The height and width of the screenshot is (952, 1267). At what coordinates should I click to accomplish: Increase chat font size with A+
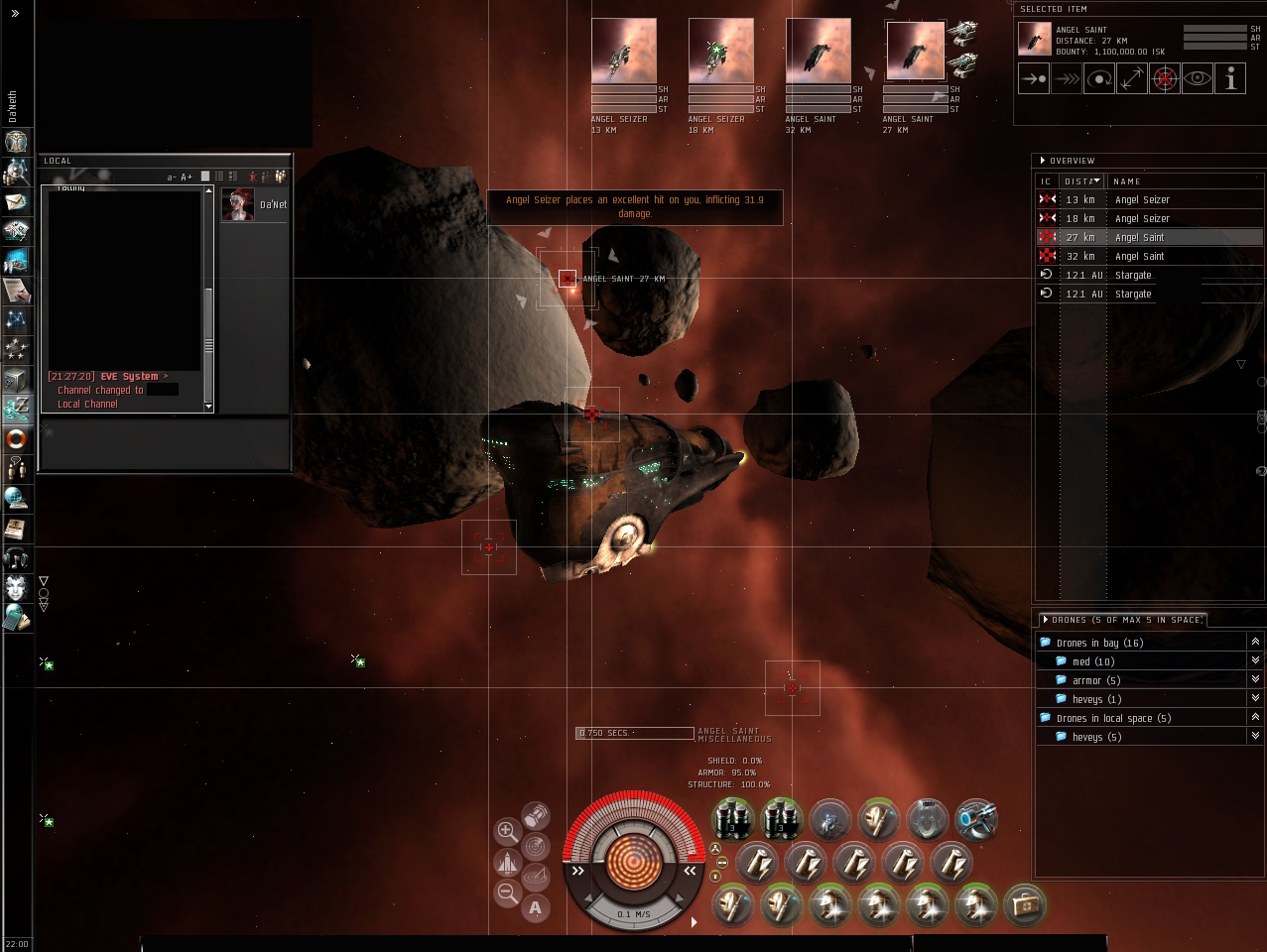tap(187, 178)
